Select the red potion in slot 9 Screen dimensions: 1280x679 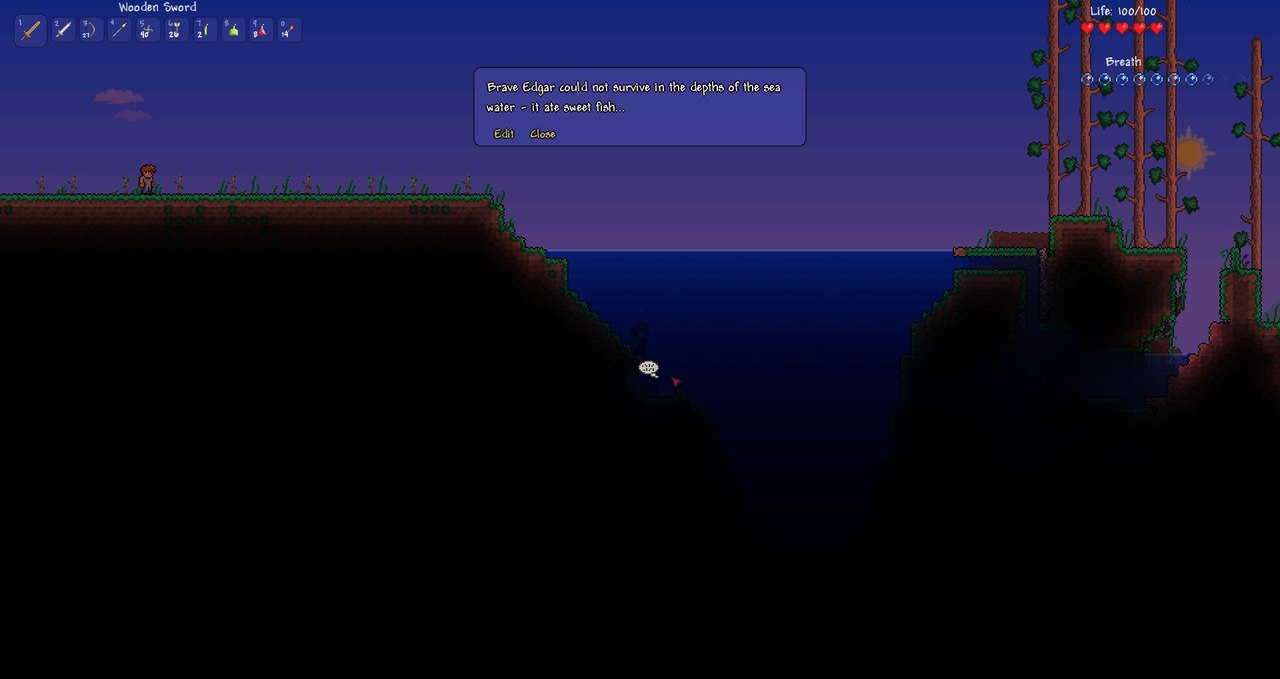coord(260,30)
